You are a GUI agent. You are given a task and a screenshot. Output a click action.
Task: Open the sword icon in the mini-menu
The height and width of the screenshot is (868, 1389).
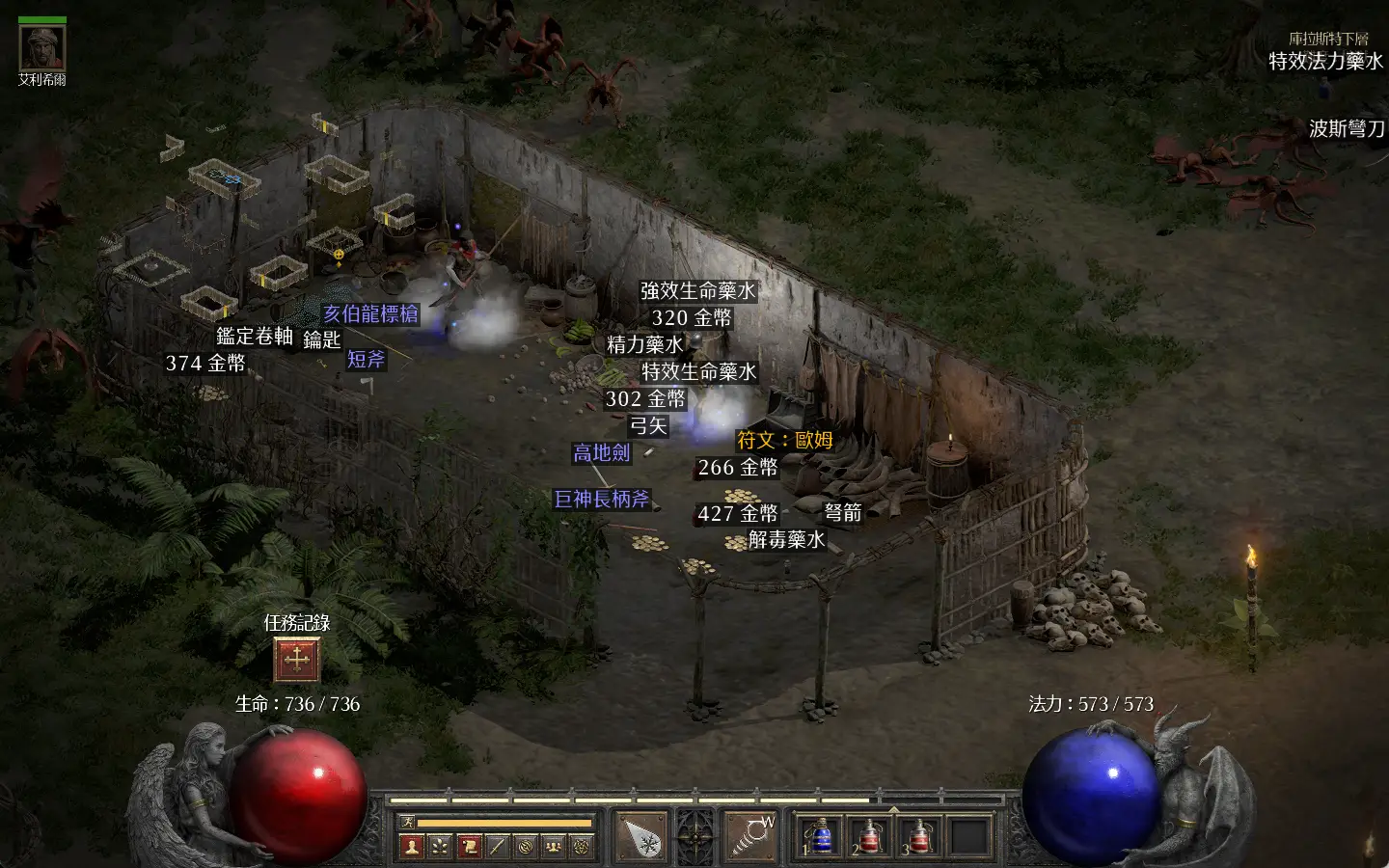497,847
